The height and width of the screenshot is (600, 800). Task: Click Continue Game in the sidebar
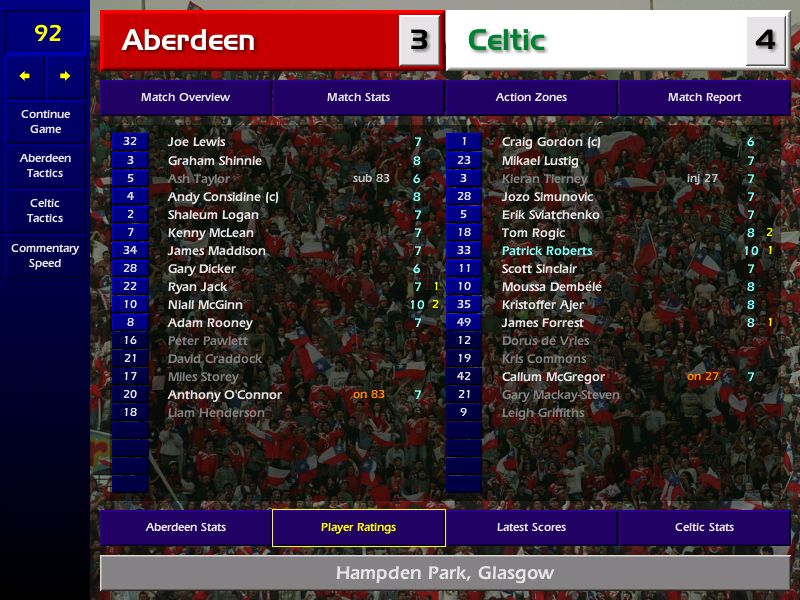[x=45, y=121]
